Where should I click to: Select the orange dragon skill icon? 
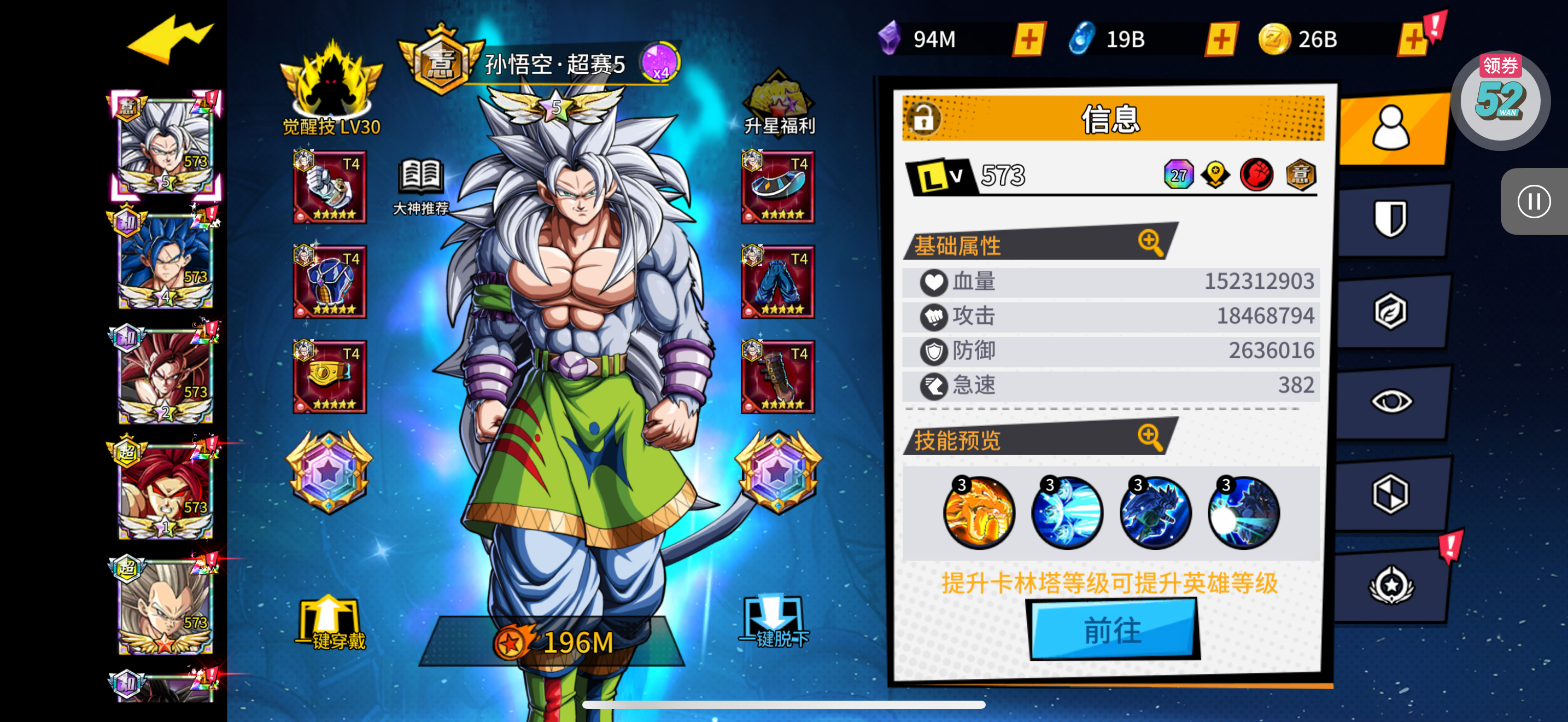(x=979, y=513)
